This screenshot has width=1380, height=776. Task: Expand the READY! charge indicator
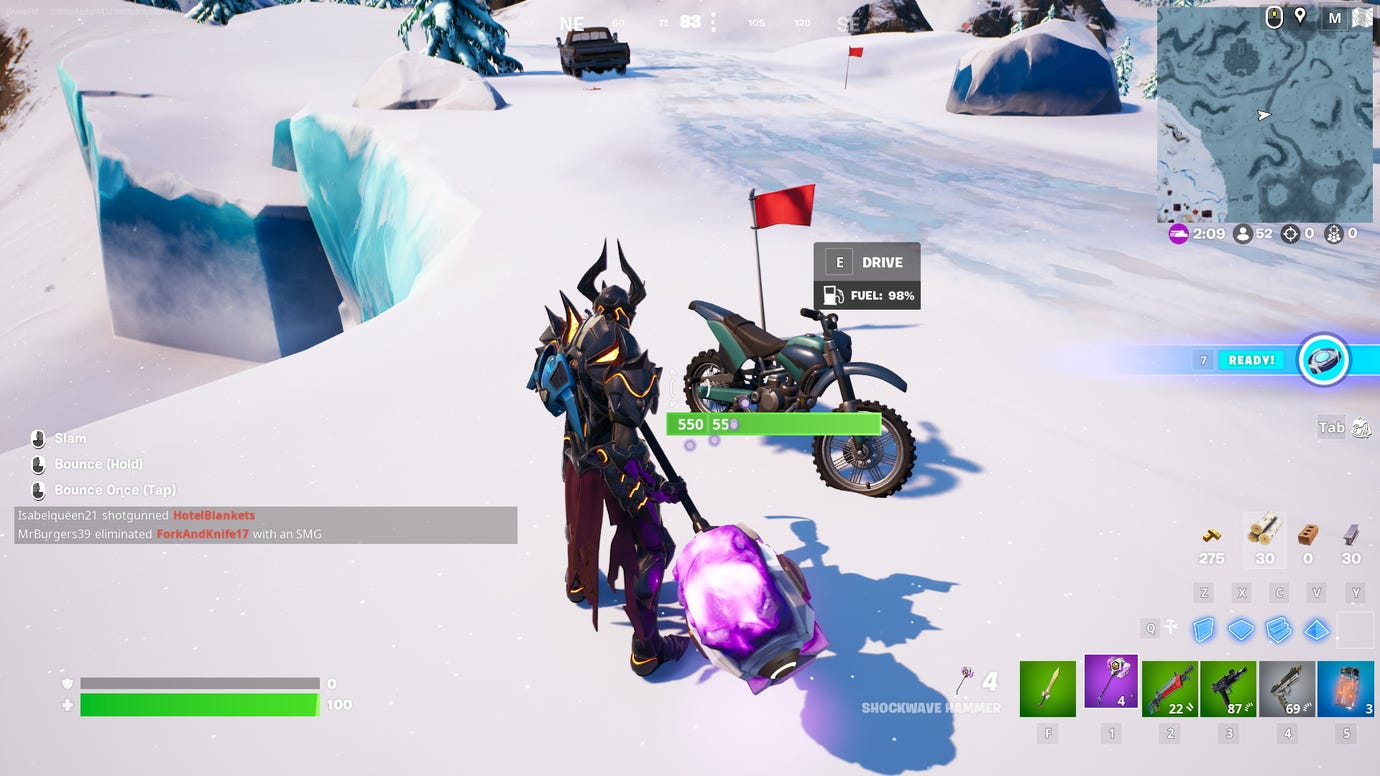1251,359
